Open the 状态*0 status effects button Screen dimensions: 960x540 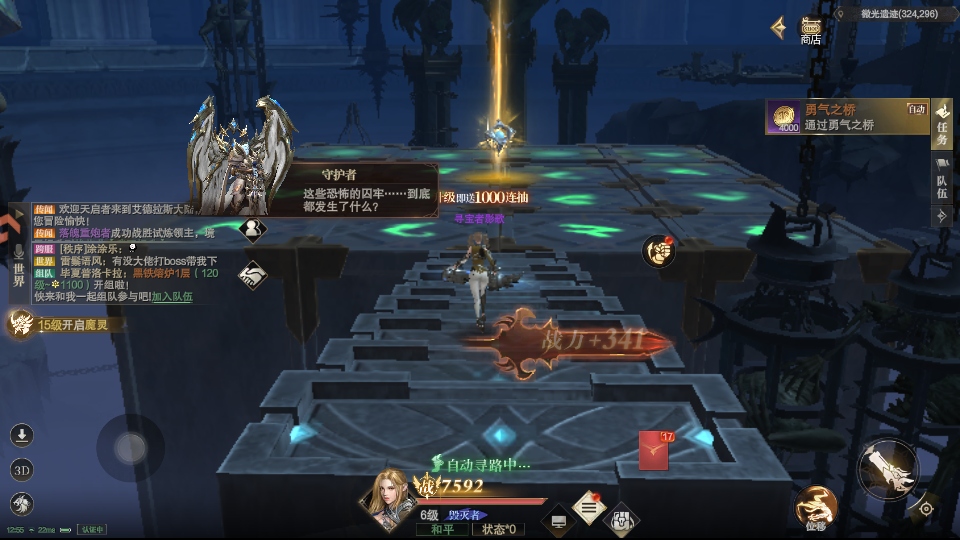(x=498, y=529)
